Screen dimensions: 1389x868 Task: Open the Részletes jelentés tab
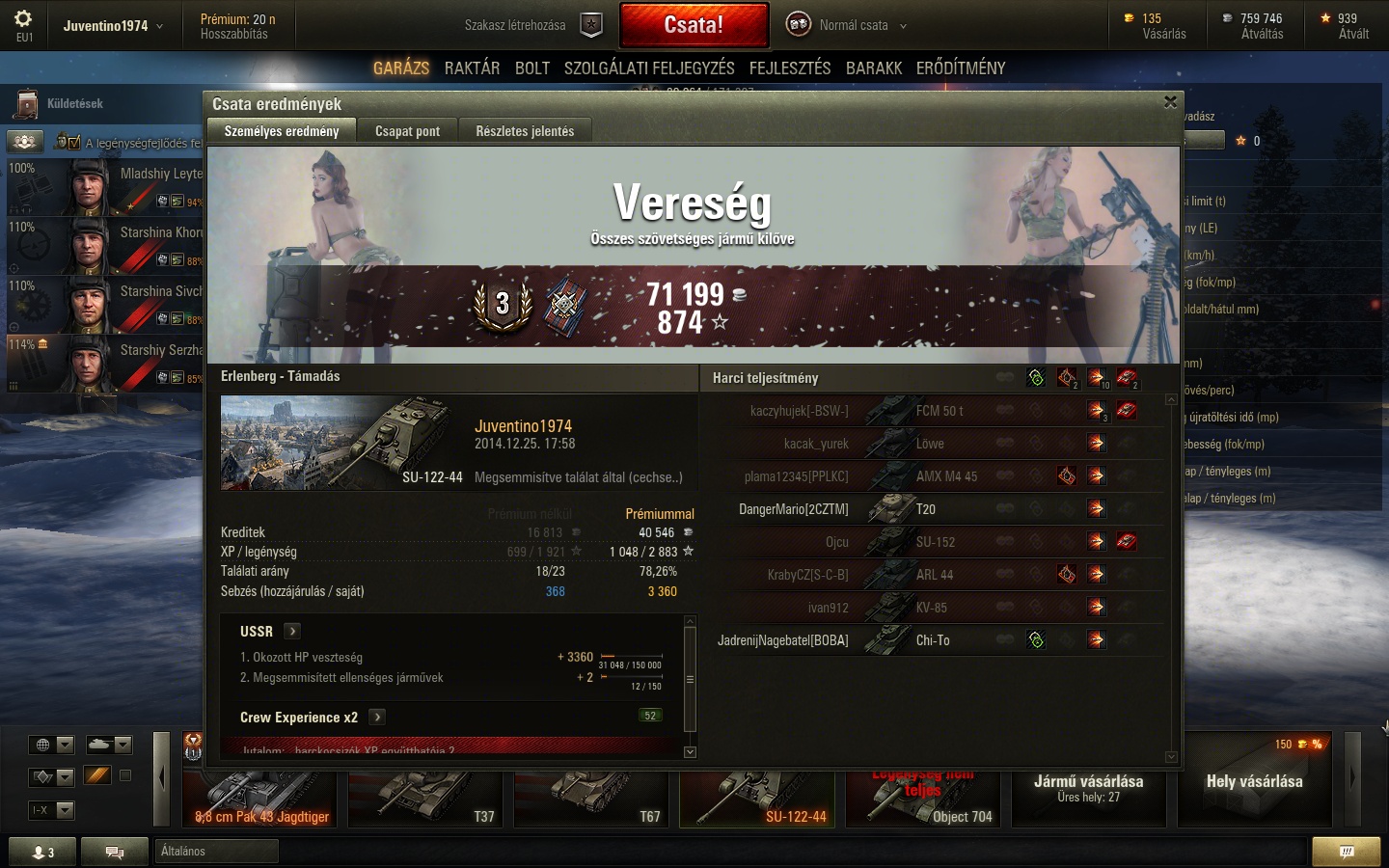[x=525, y=131]
